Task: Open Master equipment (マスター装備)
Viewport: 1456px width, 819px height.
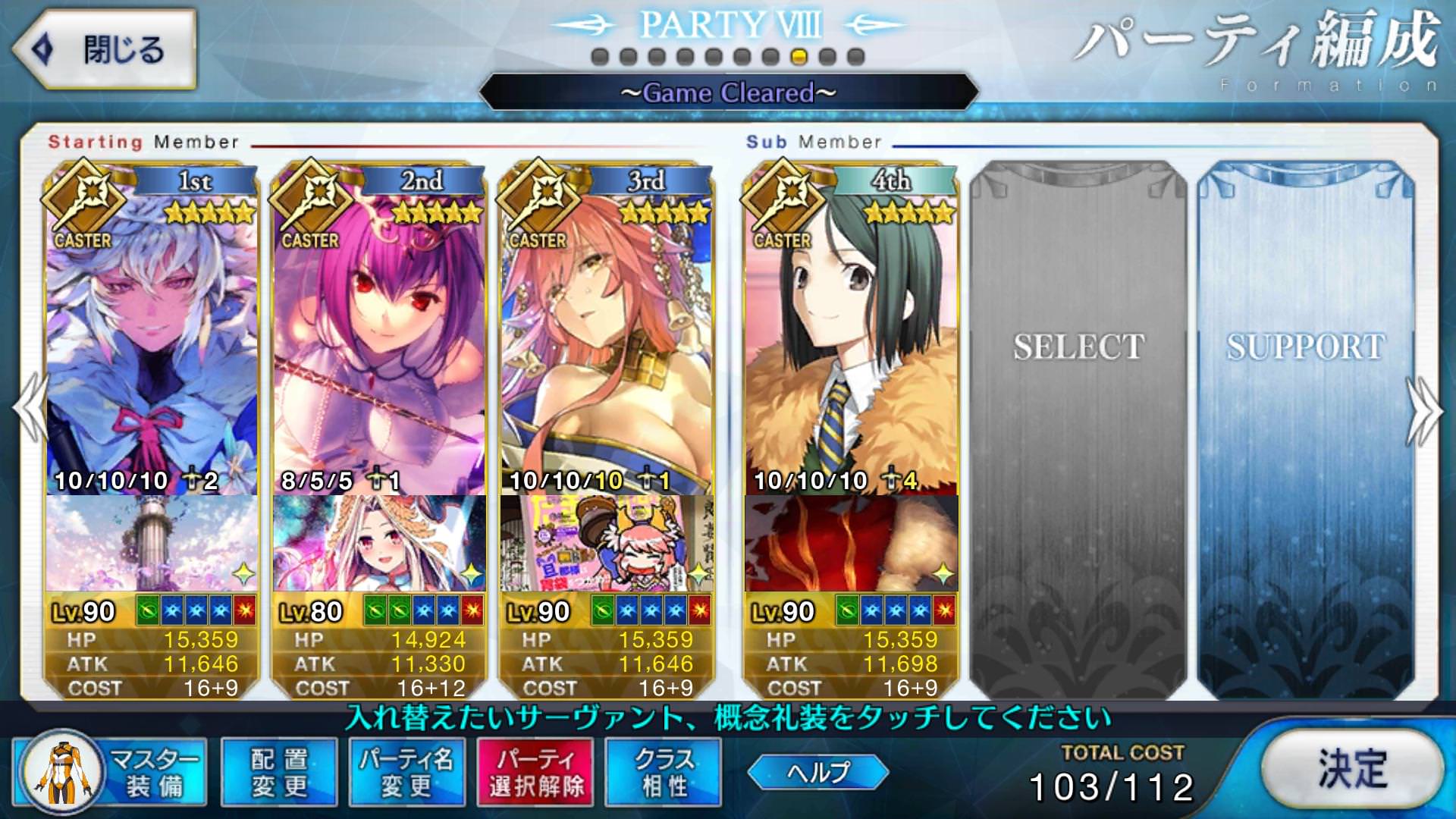Action: [x=111, y=772]
